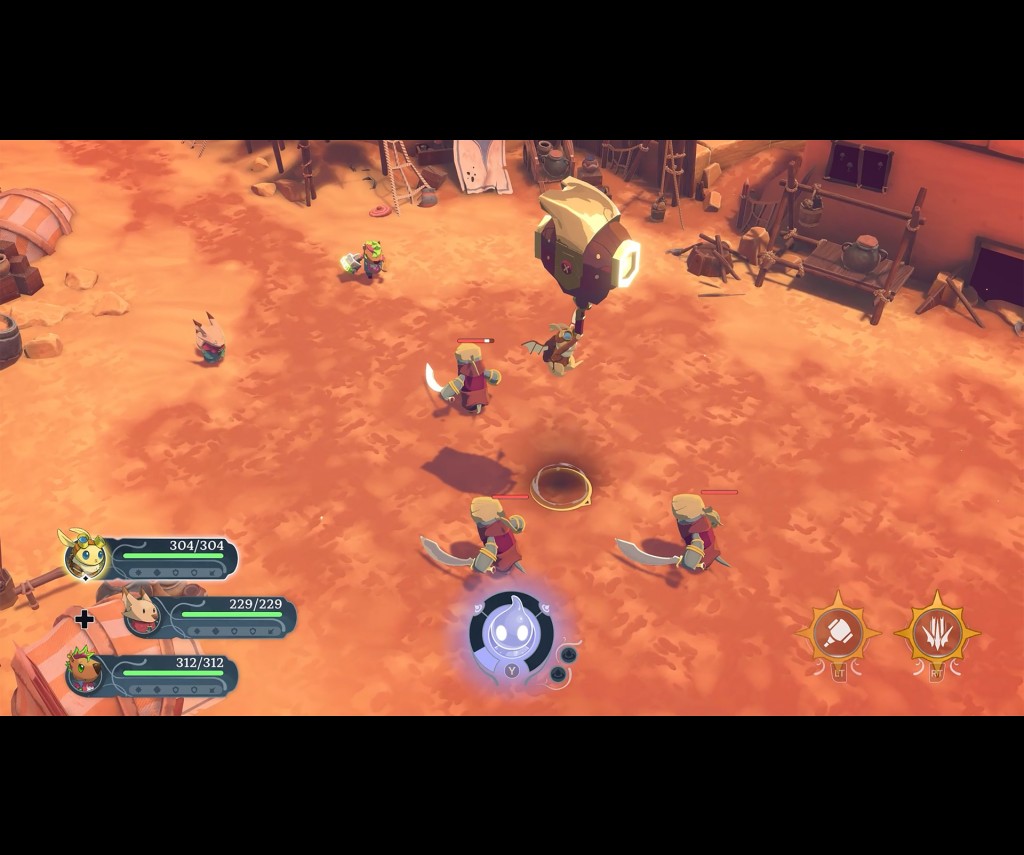The height and width of the screenshot is (855, 1024).
Task: Activate the hammer smash ability
Action: pyautogui.click(x=838, y=632)
